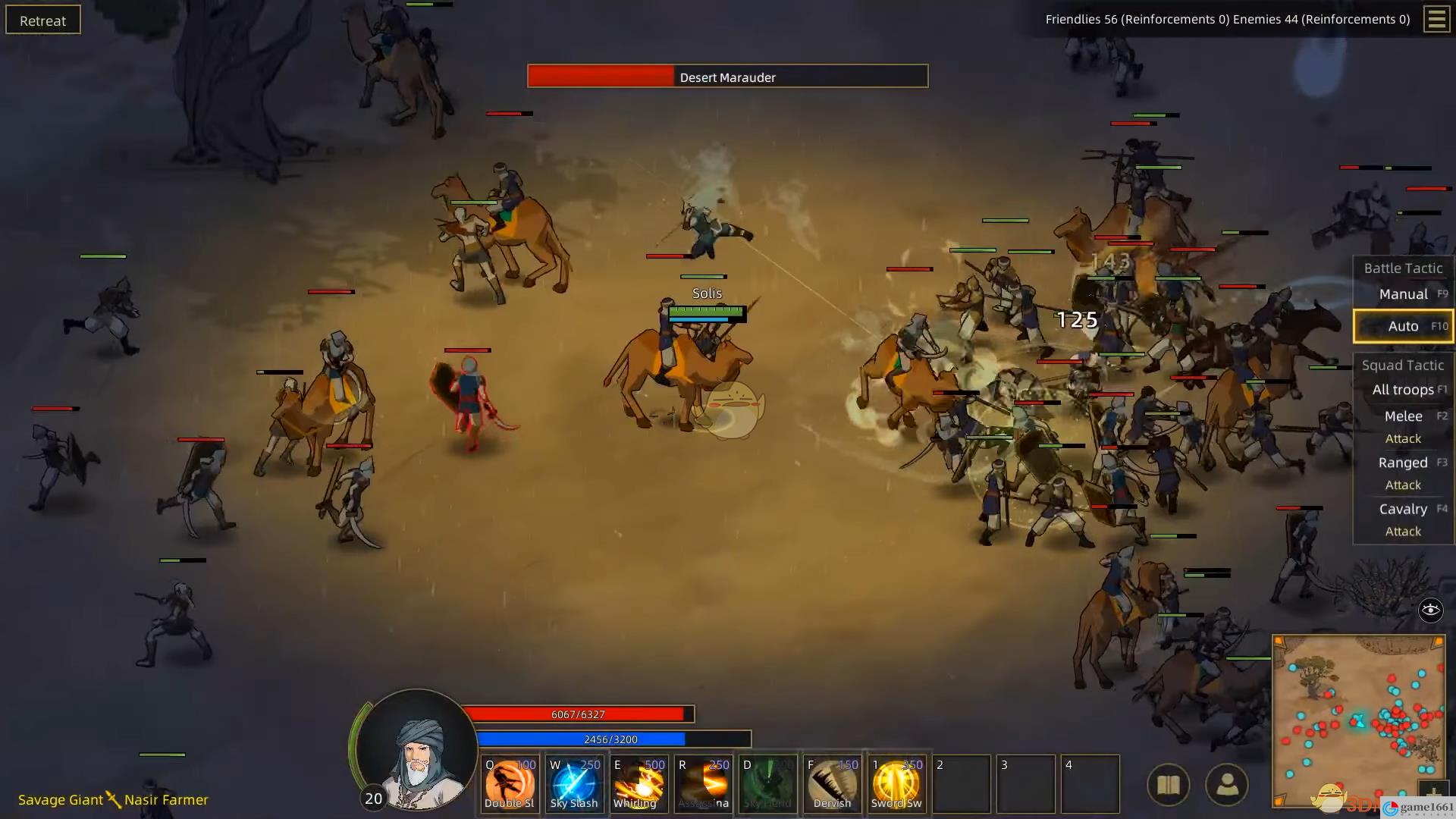
Task: Select the Melee squad
Action: 1403,416
